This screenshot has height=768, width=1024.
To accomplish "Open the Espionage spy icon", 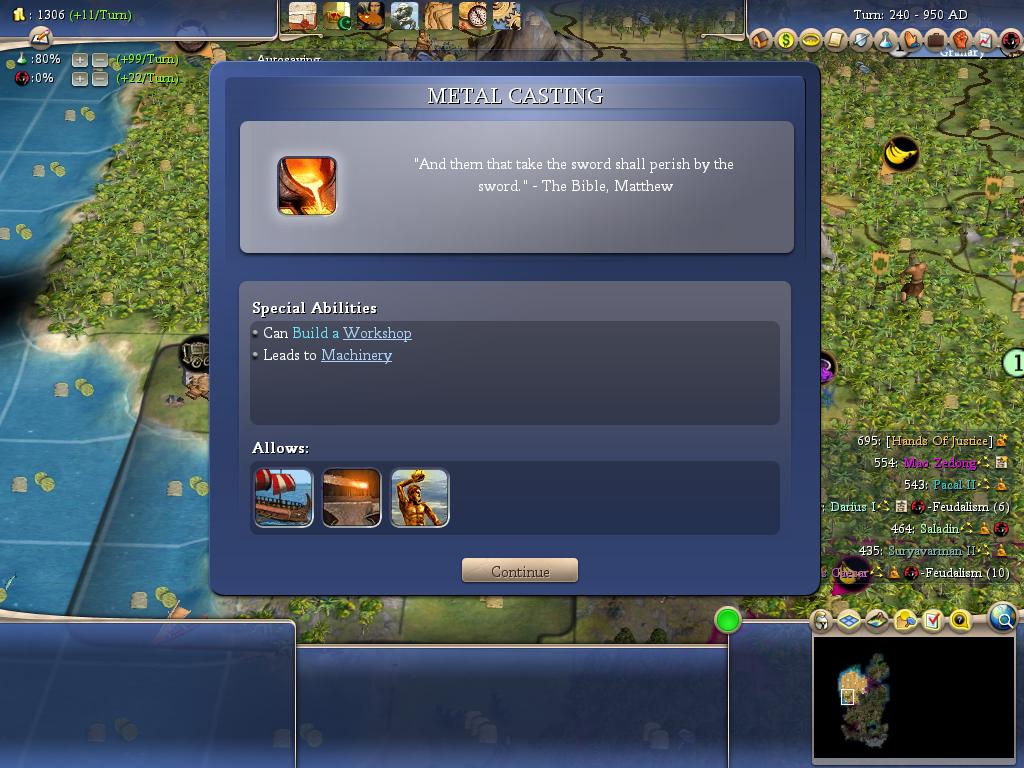I will click(1010, 40).
